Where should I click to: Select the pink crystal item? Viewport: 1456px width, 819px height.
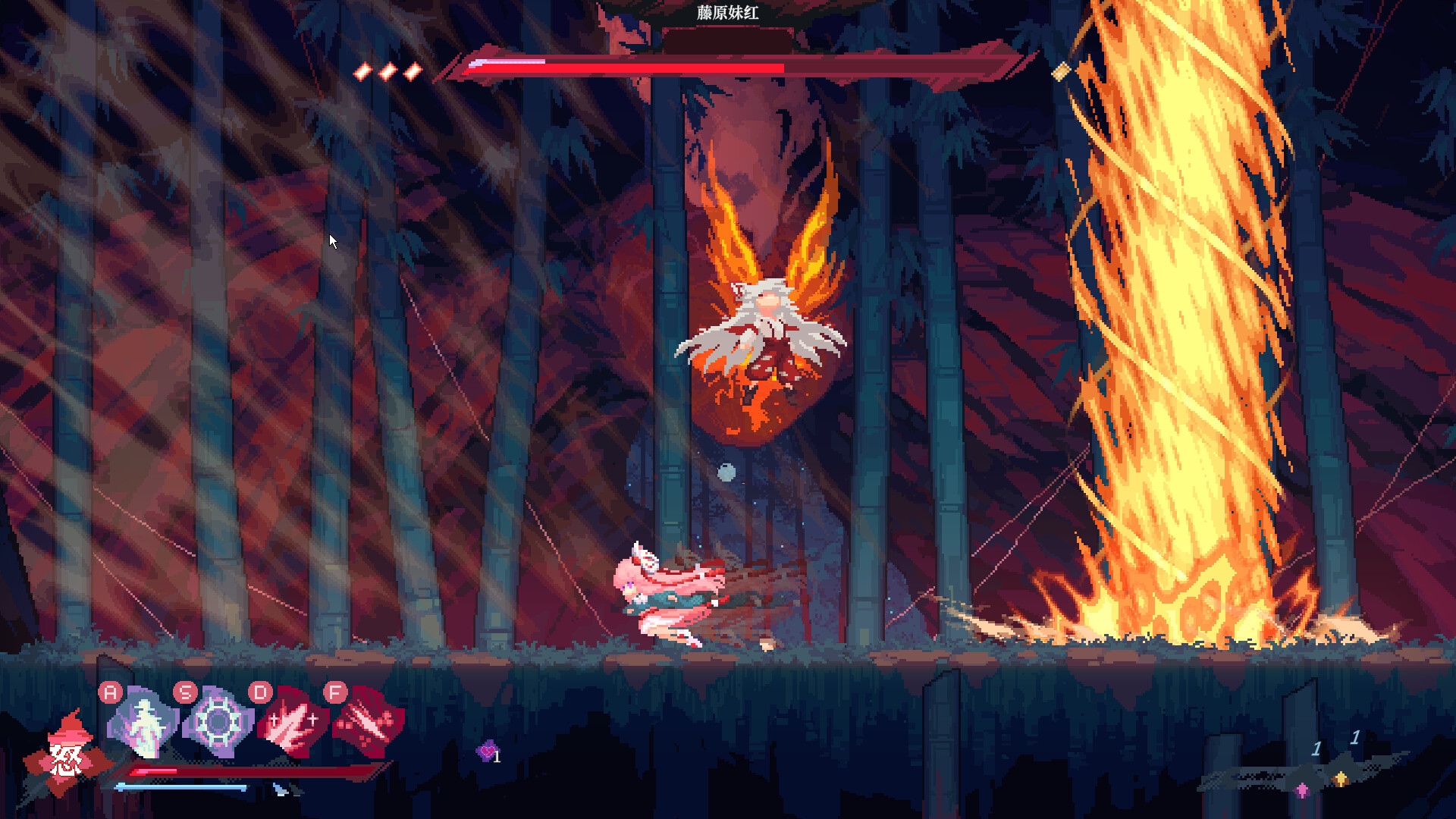coord(1302,790)
